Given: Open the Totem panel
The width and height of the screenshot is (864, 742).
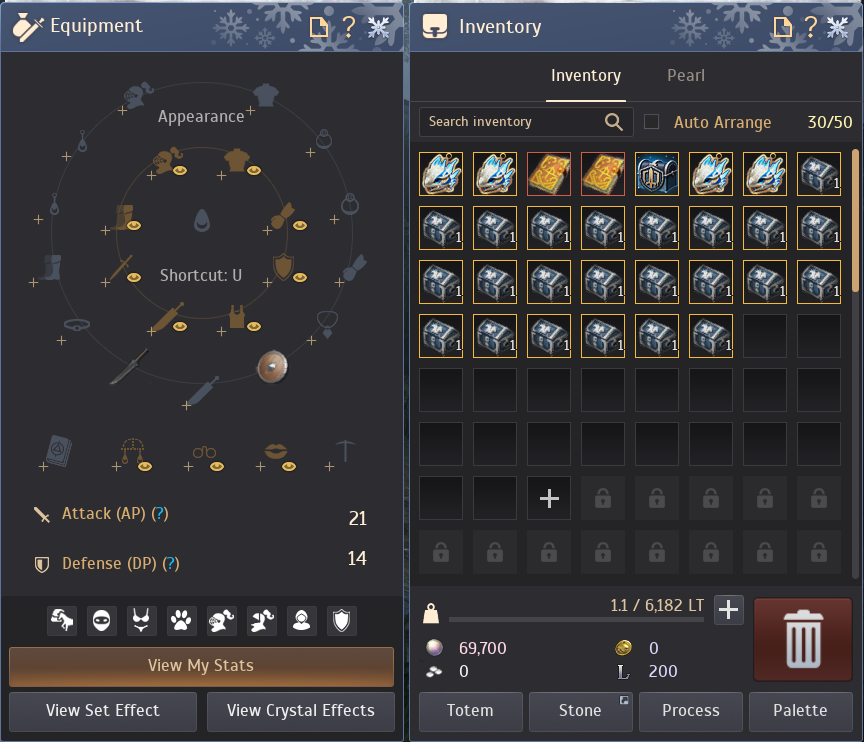Looking at the screenshot, I should [x=470, y=711].
